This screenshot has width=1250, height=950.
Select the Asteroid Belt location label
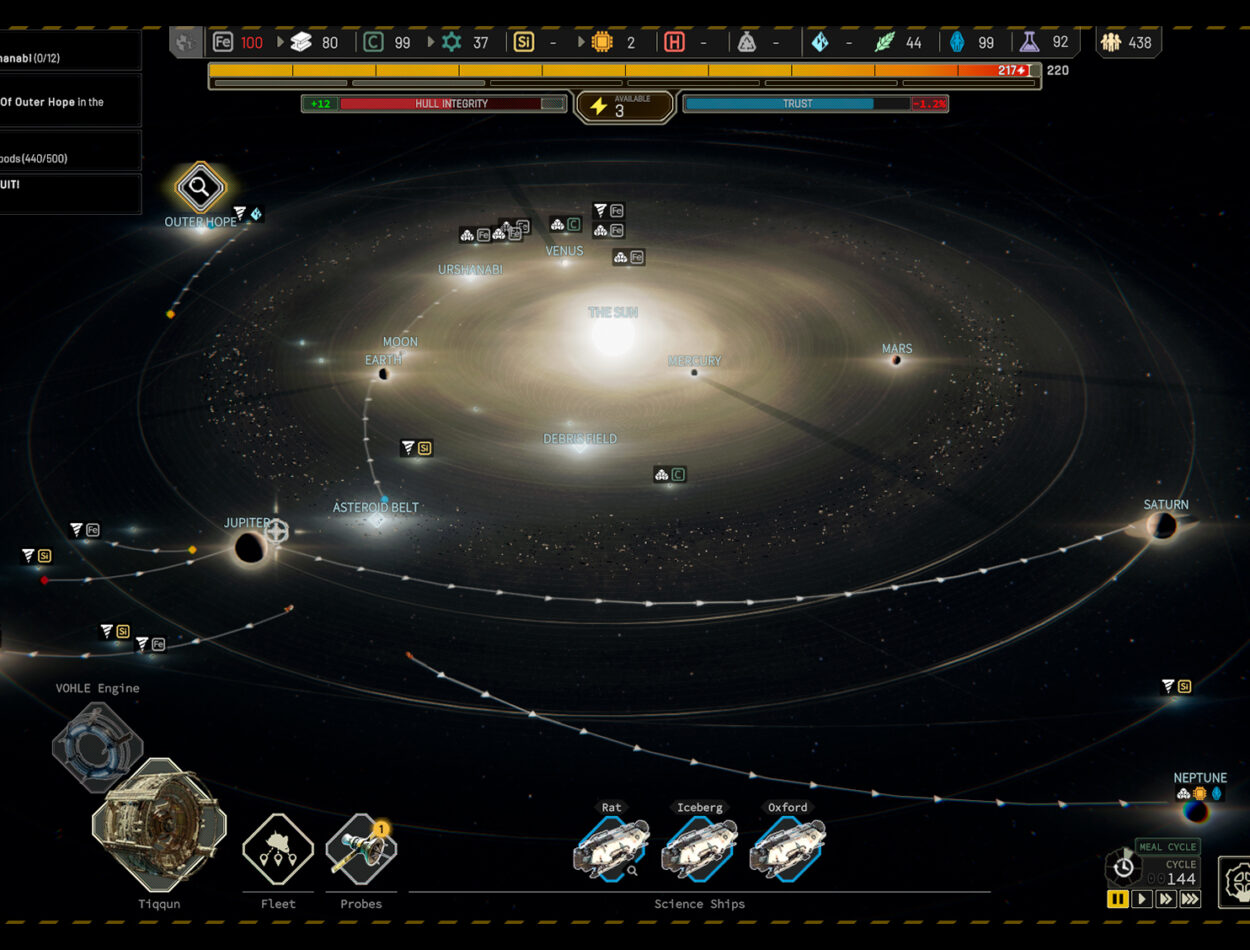click(376, 508)
